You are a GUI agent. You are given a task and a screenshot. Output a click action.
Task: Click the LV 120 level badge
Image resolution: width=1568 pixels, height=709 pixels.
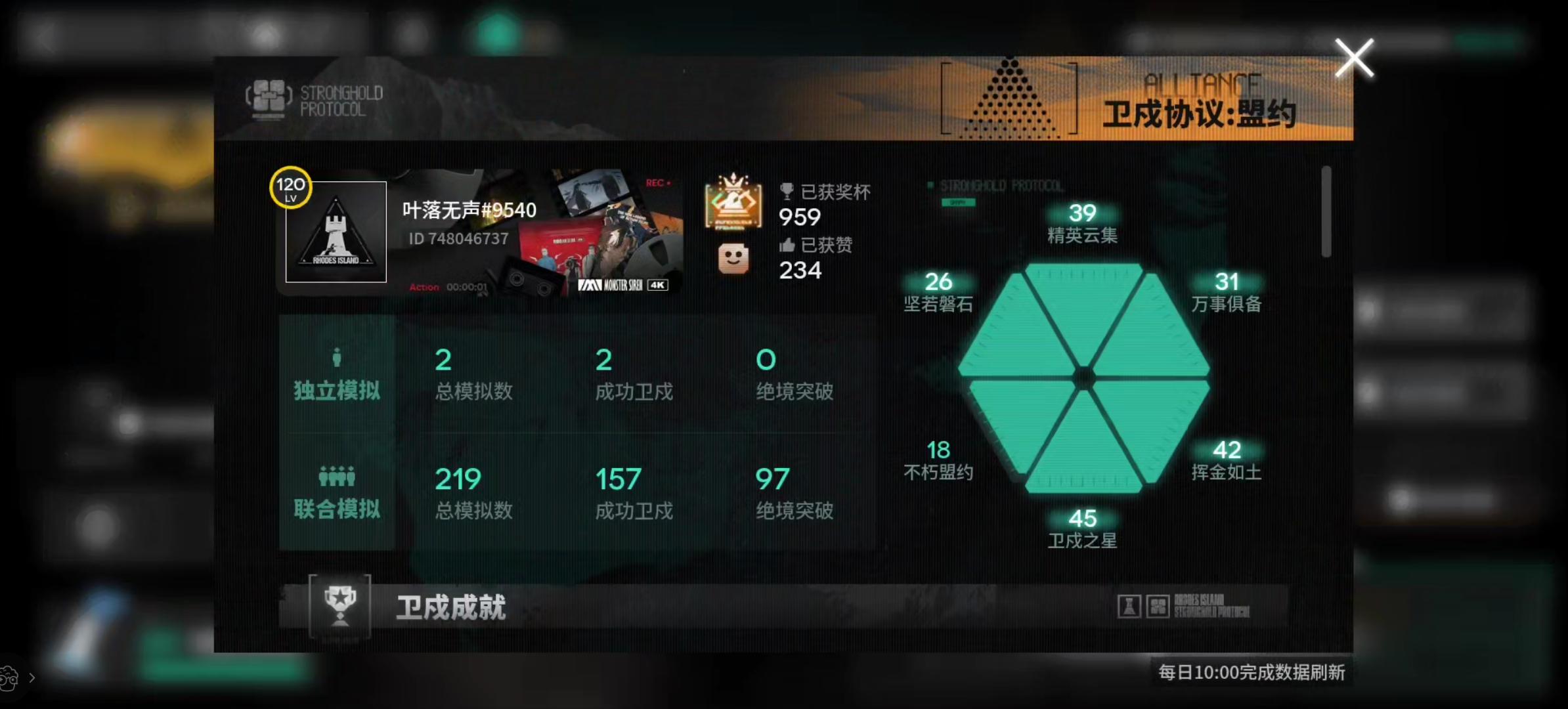coord(291,188)
